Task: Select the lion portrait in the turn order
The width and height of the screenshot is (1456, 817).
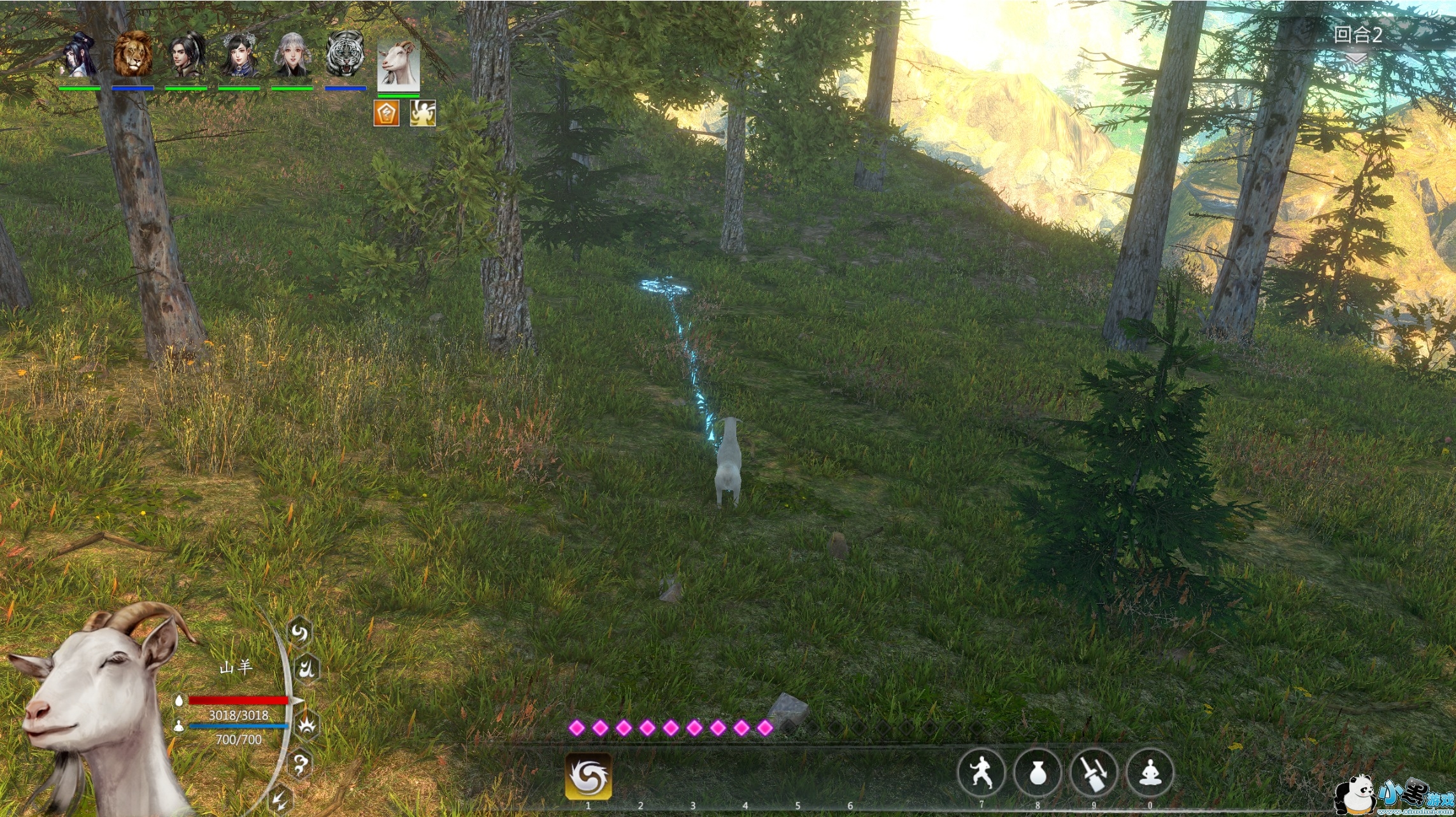Action: click(x=132, y=55)
